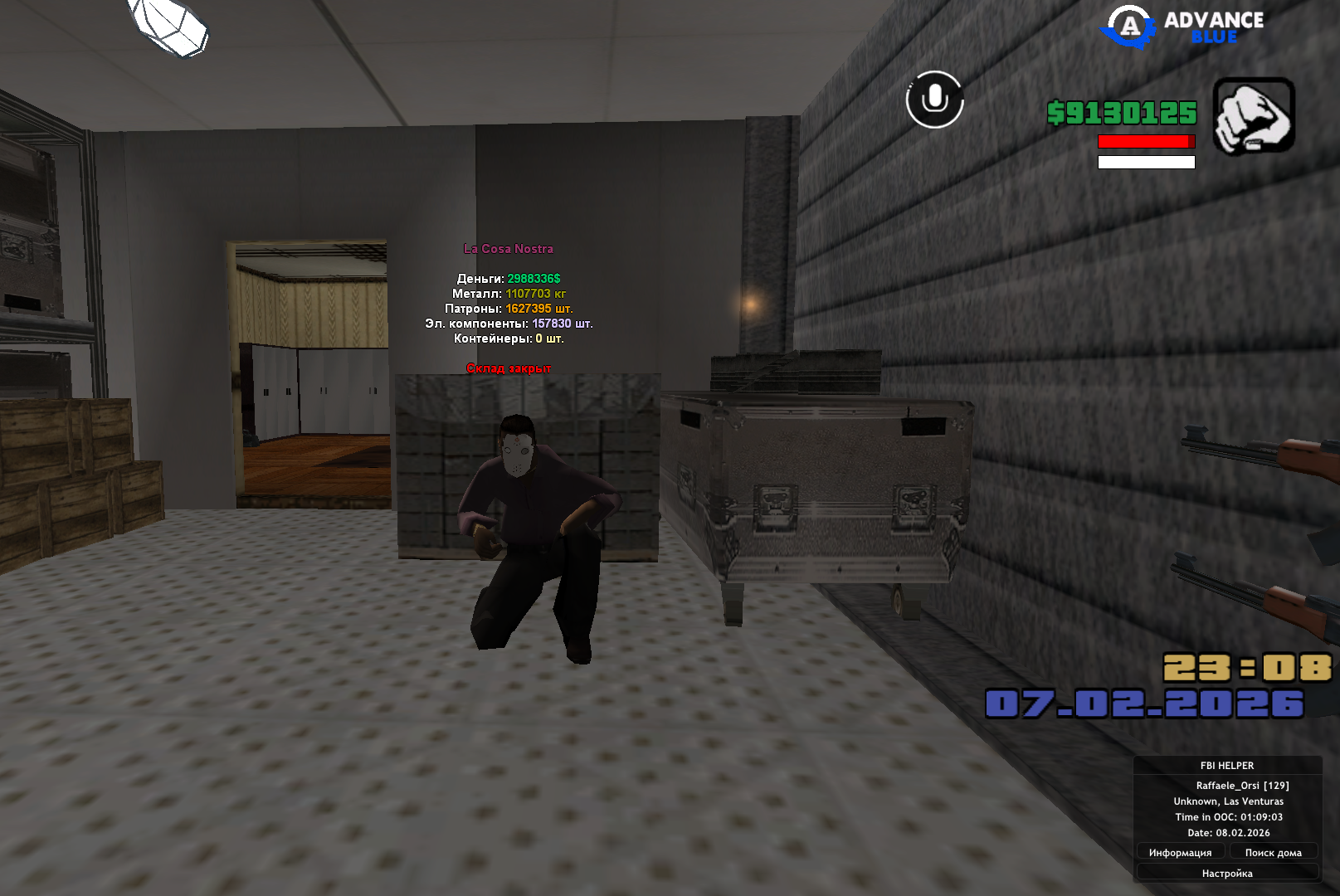Click the La Cosa Nostra faction label
This screenshot has height=896, width=1340.
pos(509,247)
